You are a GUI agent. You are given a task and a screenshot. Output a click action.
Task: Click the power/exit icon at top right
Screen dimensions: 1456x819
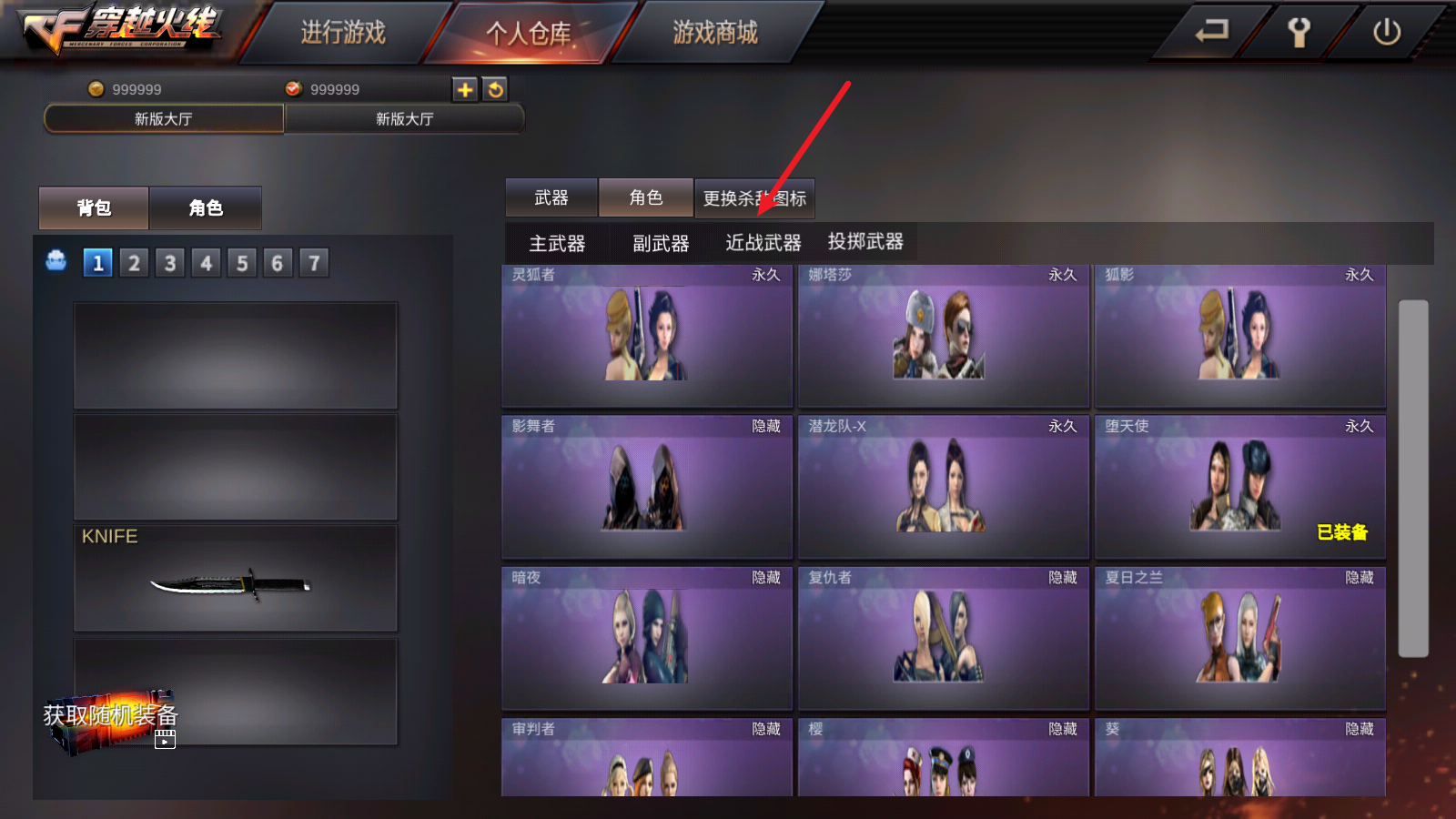(x=1386, y=30)
